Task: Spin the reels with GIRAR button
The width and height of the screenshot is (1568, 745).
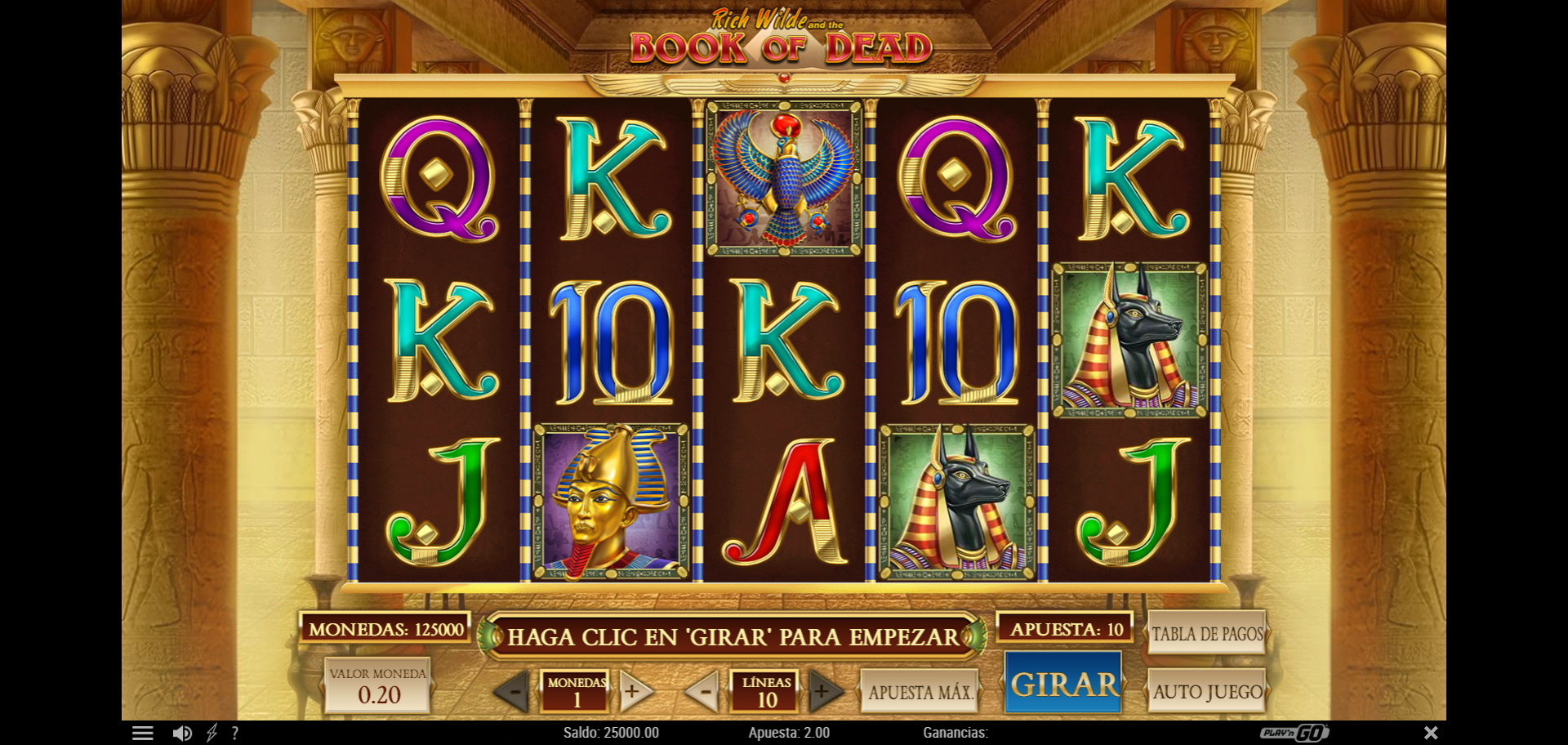Action: click(x=1063, y=685)
